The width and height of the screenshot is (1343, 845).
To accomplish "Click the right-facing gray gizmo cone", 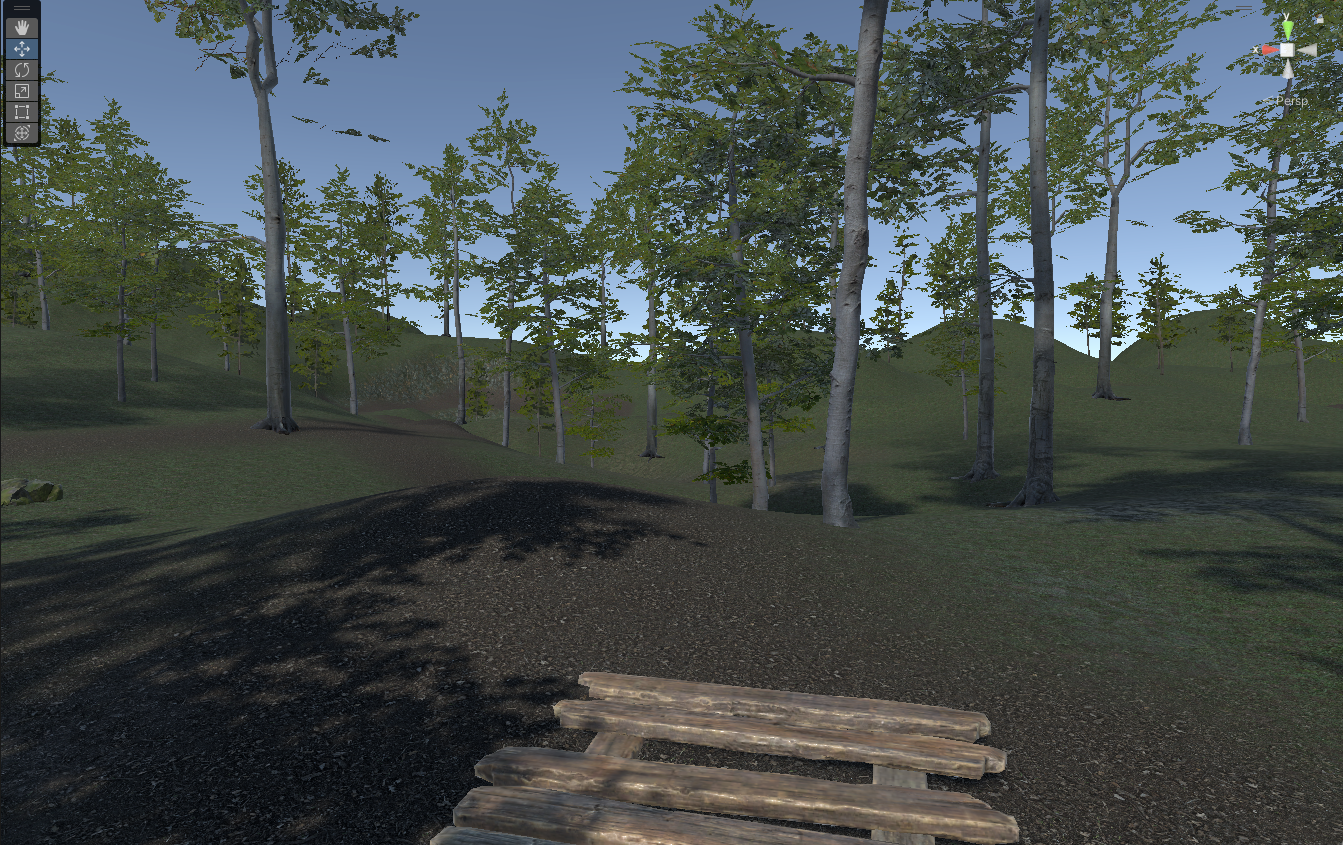I will (x=1307, y=50).
